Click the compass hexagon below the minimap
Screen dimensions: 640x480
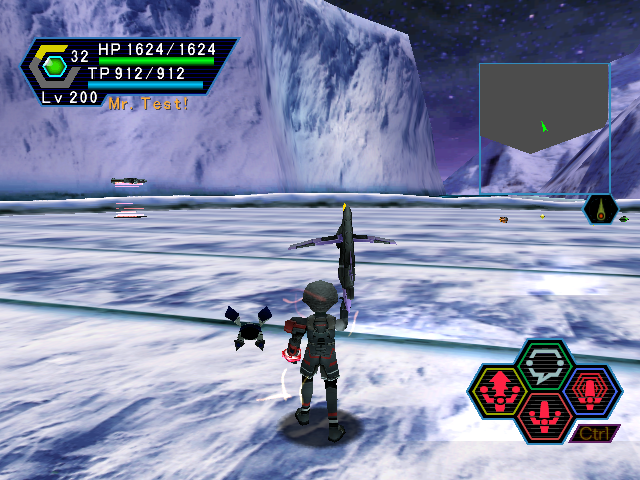click(600, 210)
